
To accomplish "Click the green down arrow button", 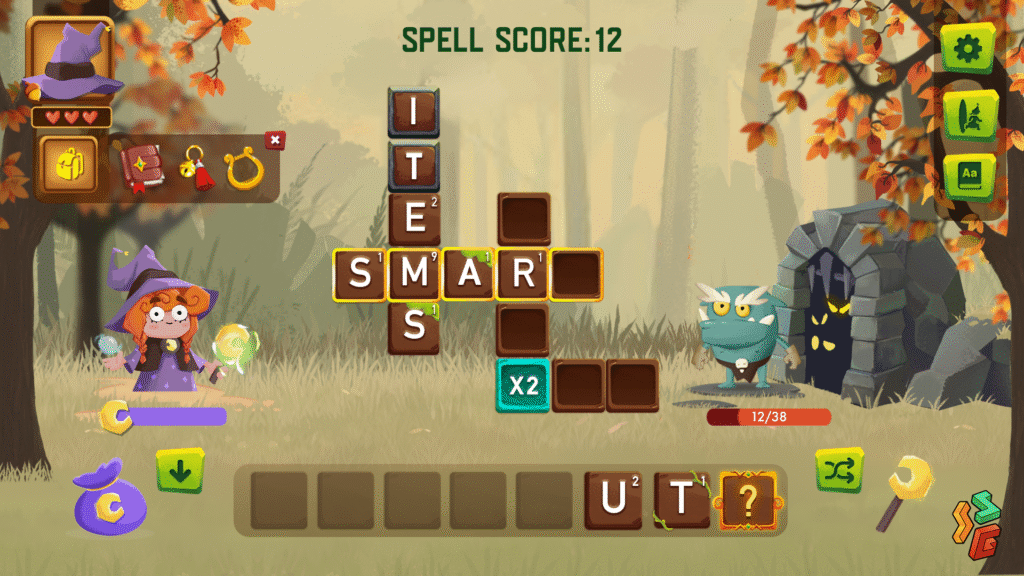I will pyautogui.click(x=180, y=471).
